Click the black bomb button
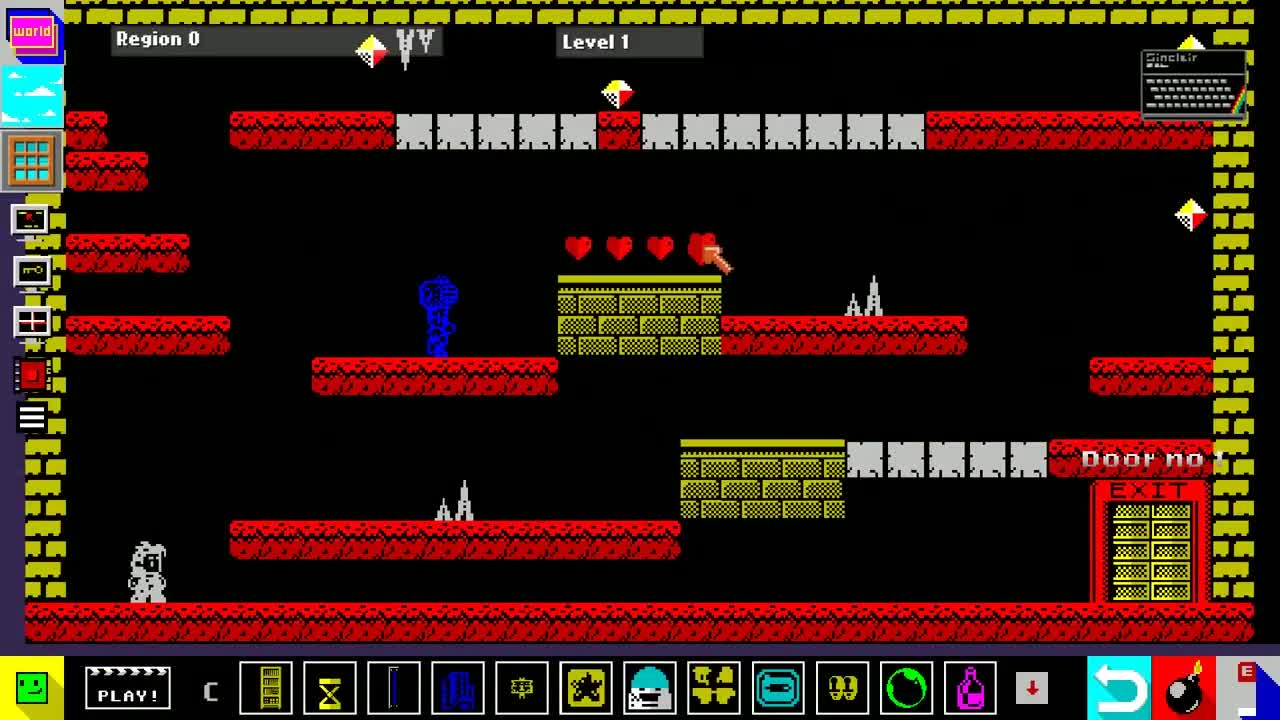 point(1184,689)
